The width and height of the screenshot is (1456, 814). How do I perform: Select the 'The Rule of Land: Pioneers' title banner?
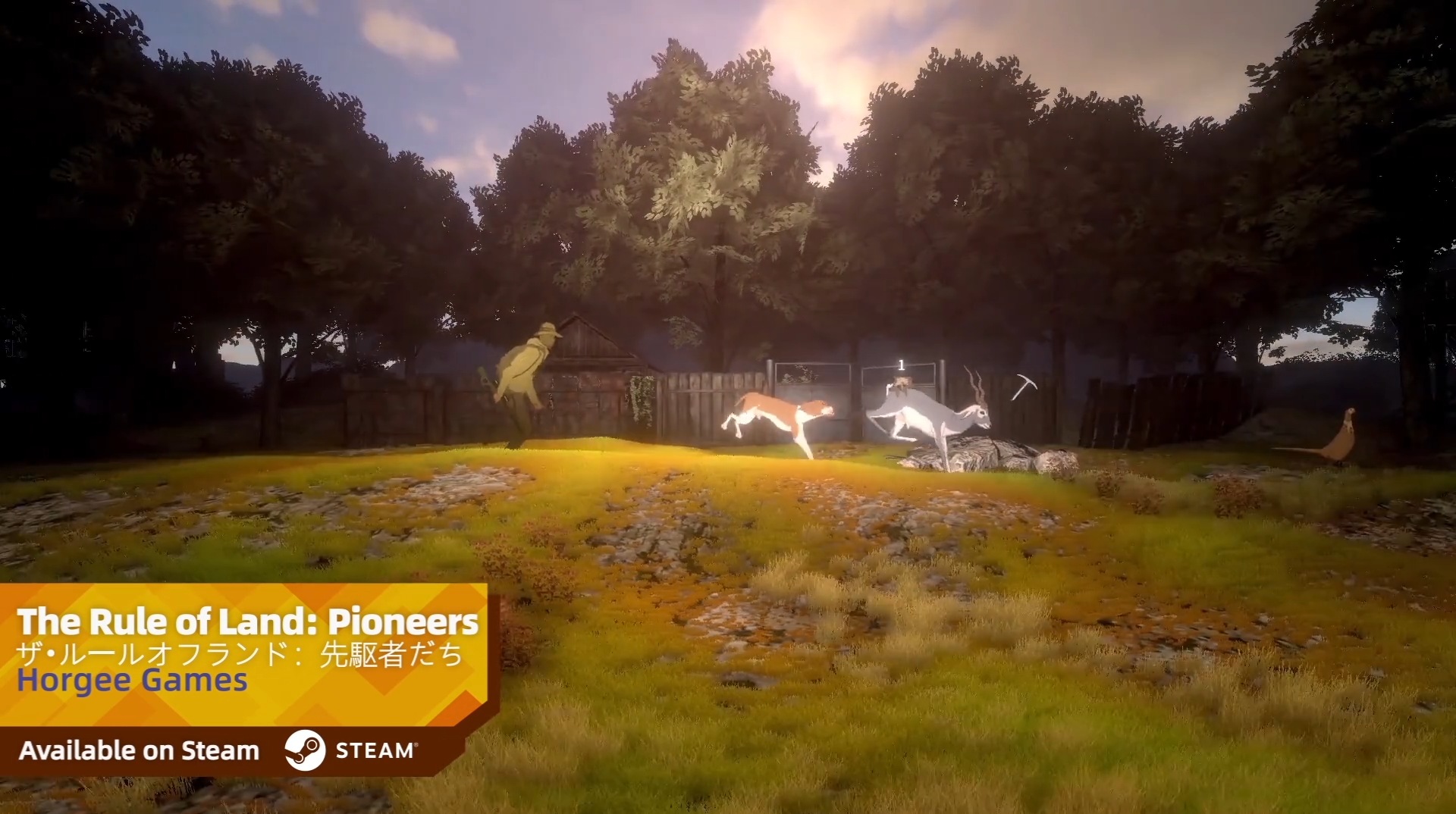247,622
